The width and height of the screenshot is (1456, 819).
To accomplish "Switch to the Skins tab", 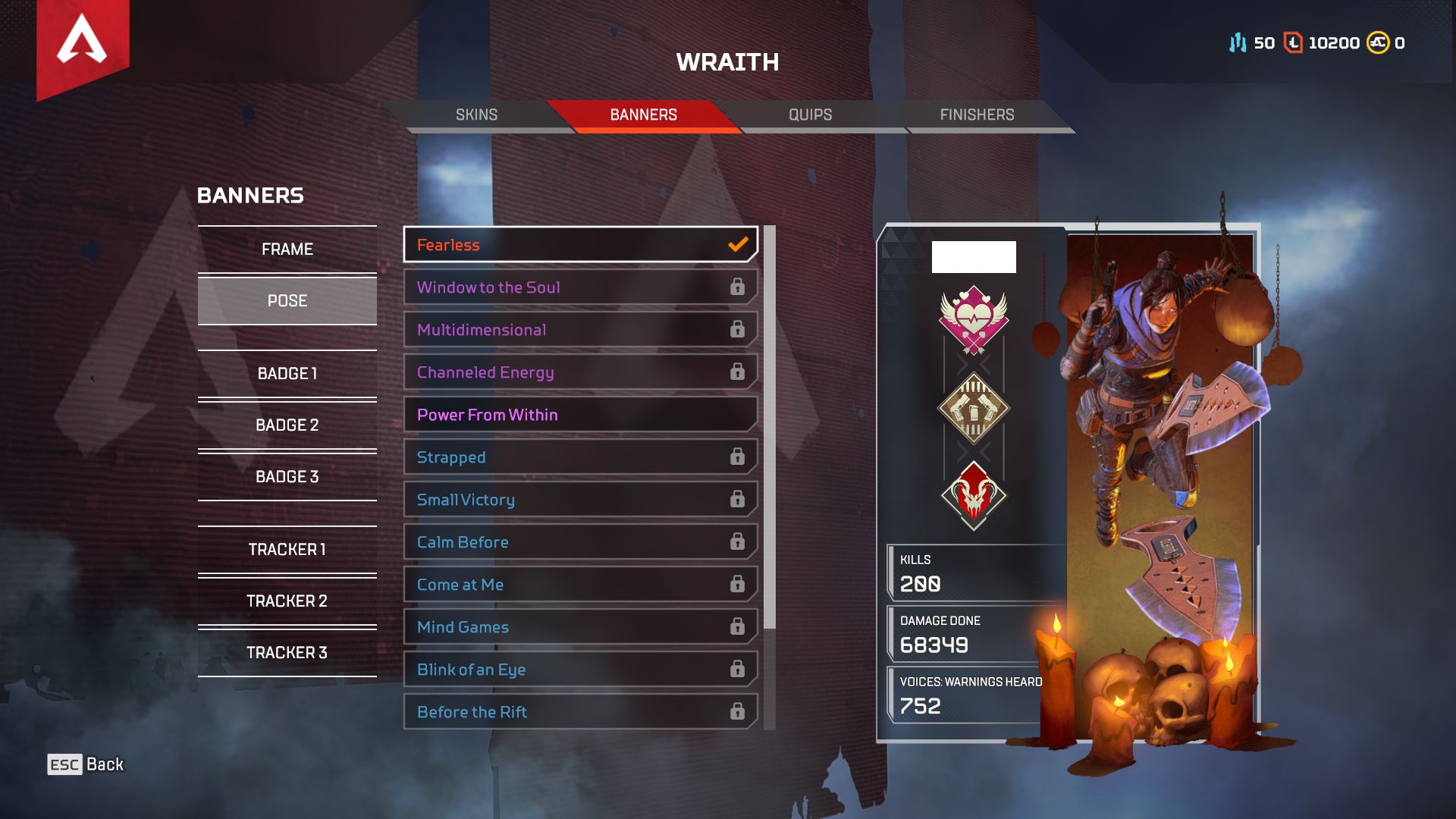I will point(476,115).
